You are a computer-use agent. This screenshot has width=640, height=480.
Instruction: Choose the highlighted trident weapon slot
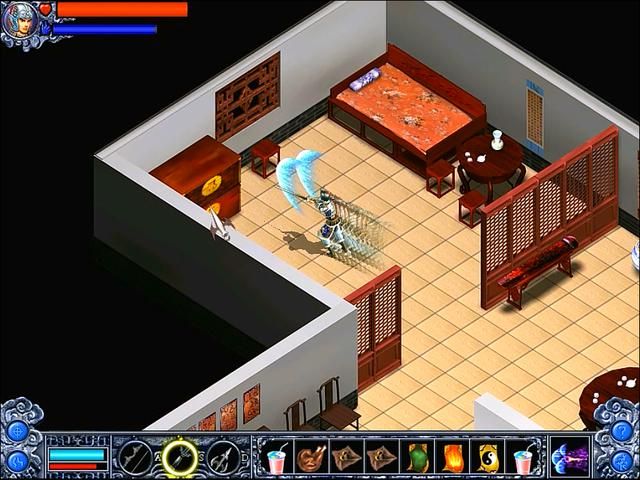(x=179, y=458)
